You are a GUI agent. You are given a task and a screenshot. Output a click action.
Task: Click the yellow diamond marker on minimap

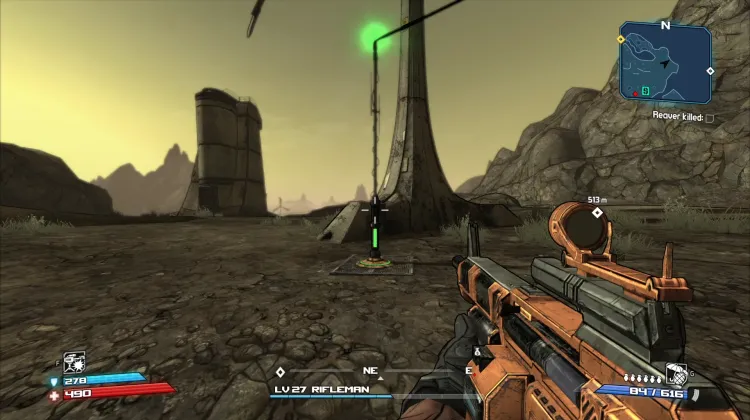[621, 40]
